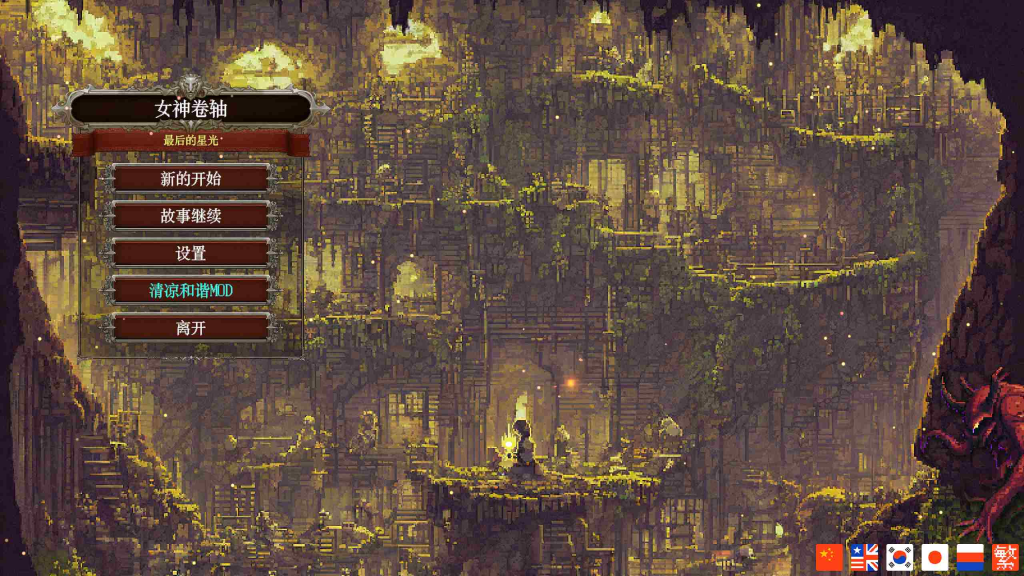Screen dimensions: 1024x576
Task: Pick Japanese using the Japan flag
Action: point(934,557)
